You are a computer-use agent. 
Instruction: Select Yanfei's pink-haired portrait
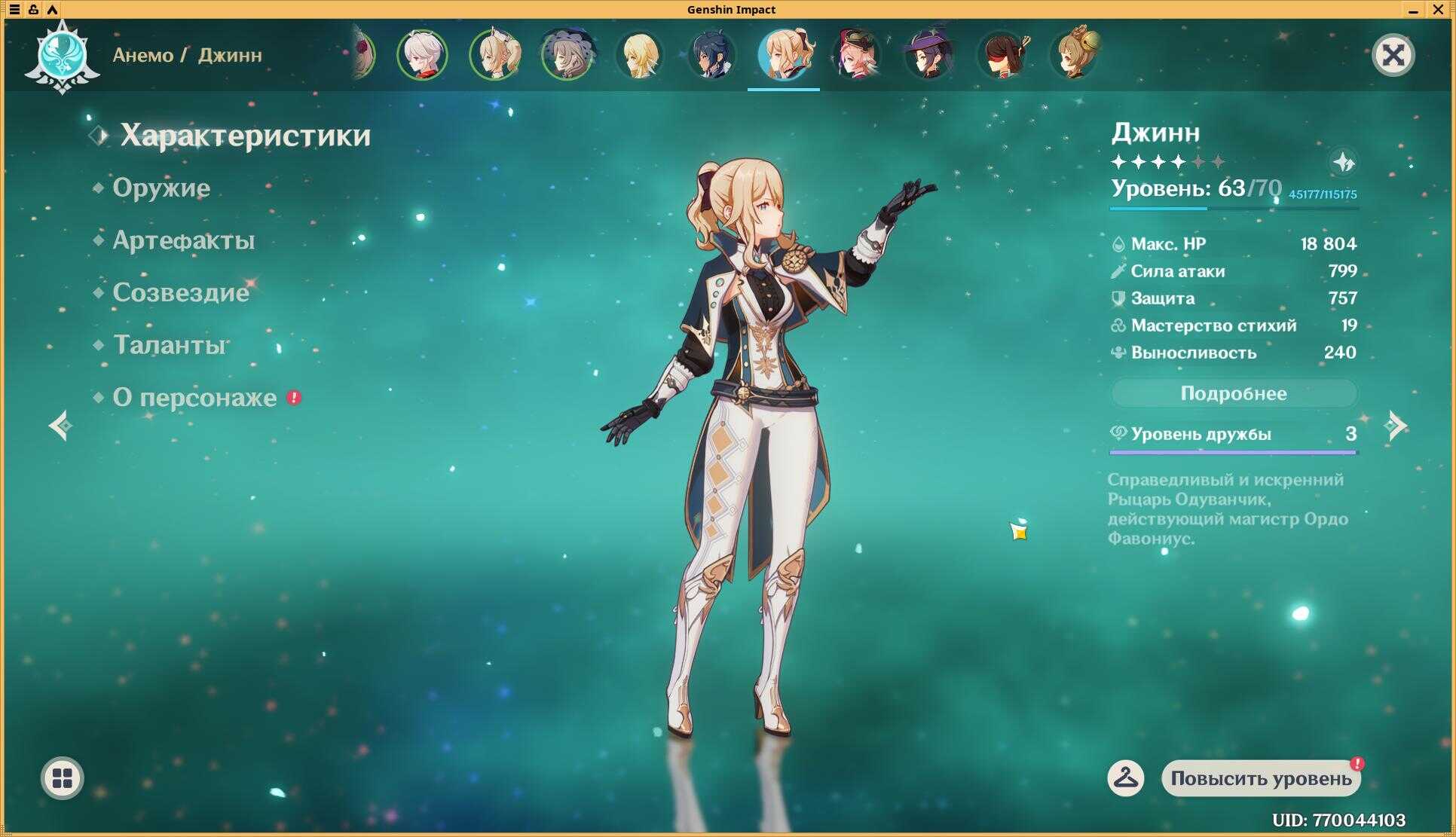point(857,55)
